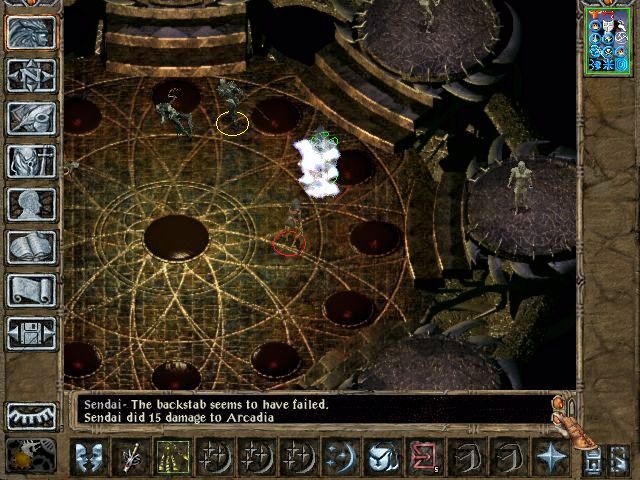The width and height of the screenshot is (640, 480).
Task: Open the area map compass button
Action: pyautogui.click(x=31, y=75)
